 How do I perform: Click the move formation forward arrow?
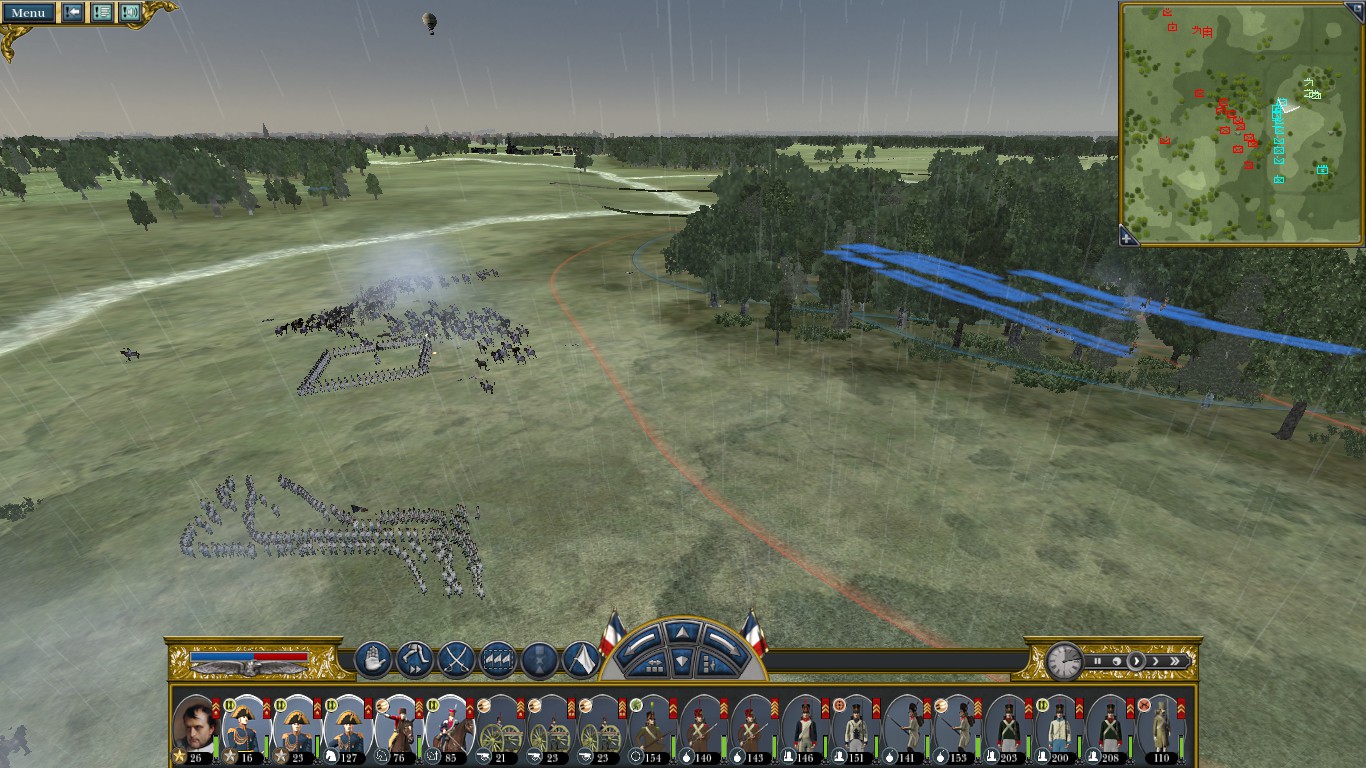coord(681,632)
